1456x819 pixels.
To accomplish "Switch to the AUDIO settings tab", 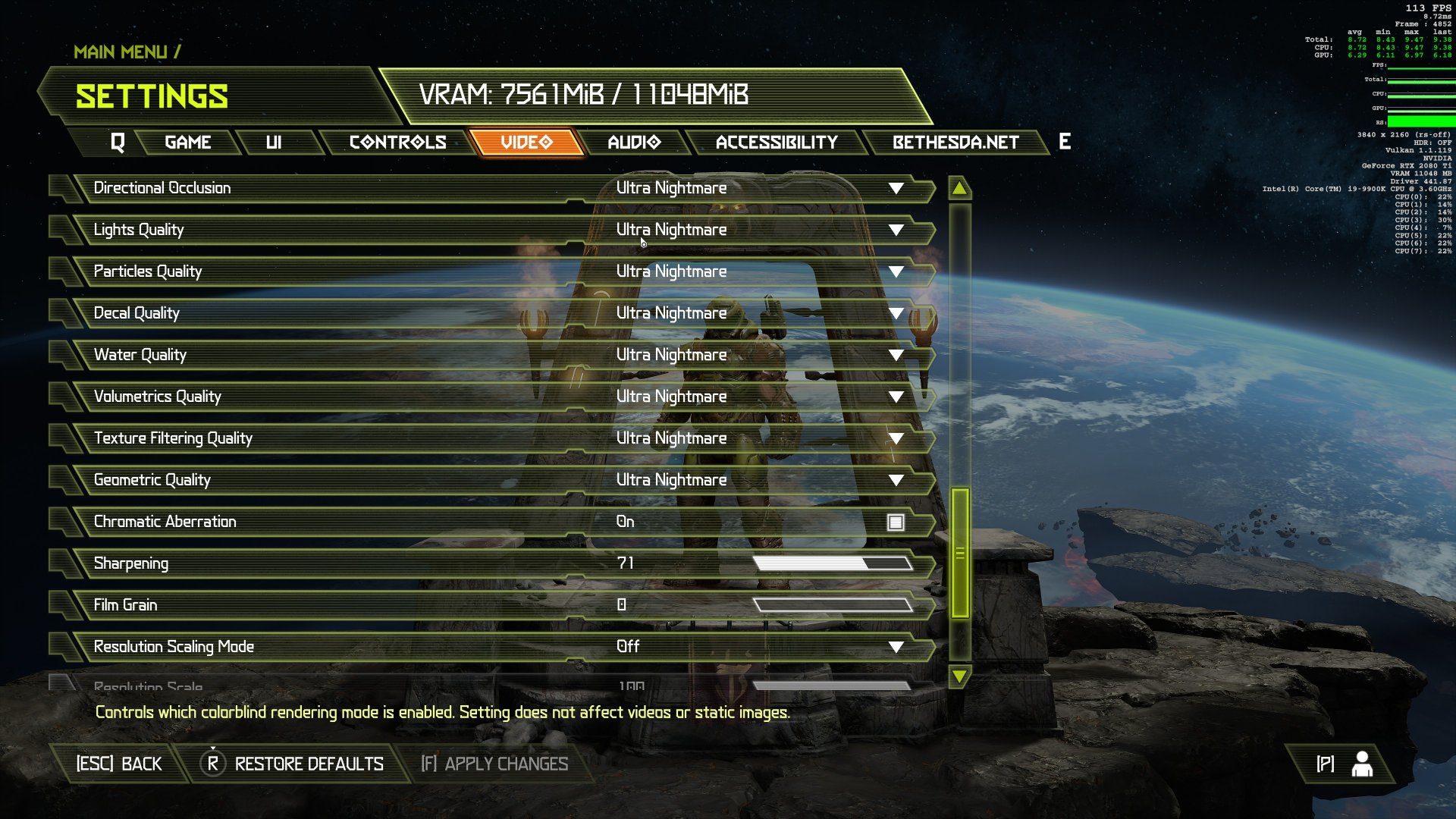I will pyautogui.click(x=634, y=142).
